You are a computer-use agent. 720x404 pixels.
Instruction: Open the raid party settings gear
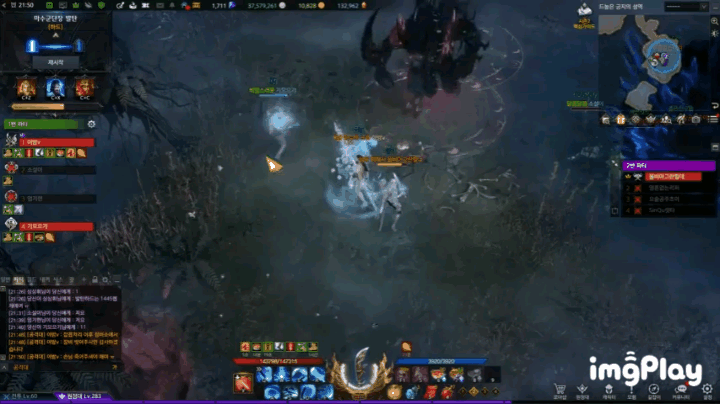(x=91, y=124)
